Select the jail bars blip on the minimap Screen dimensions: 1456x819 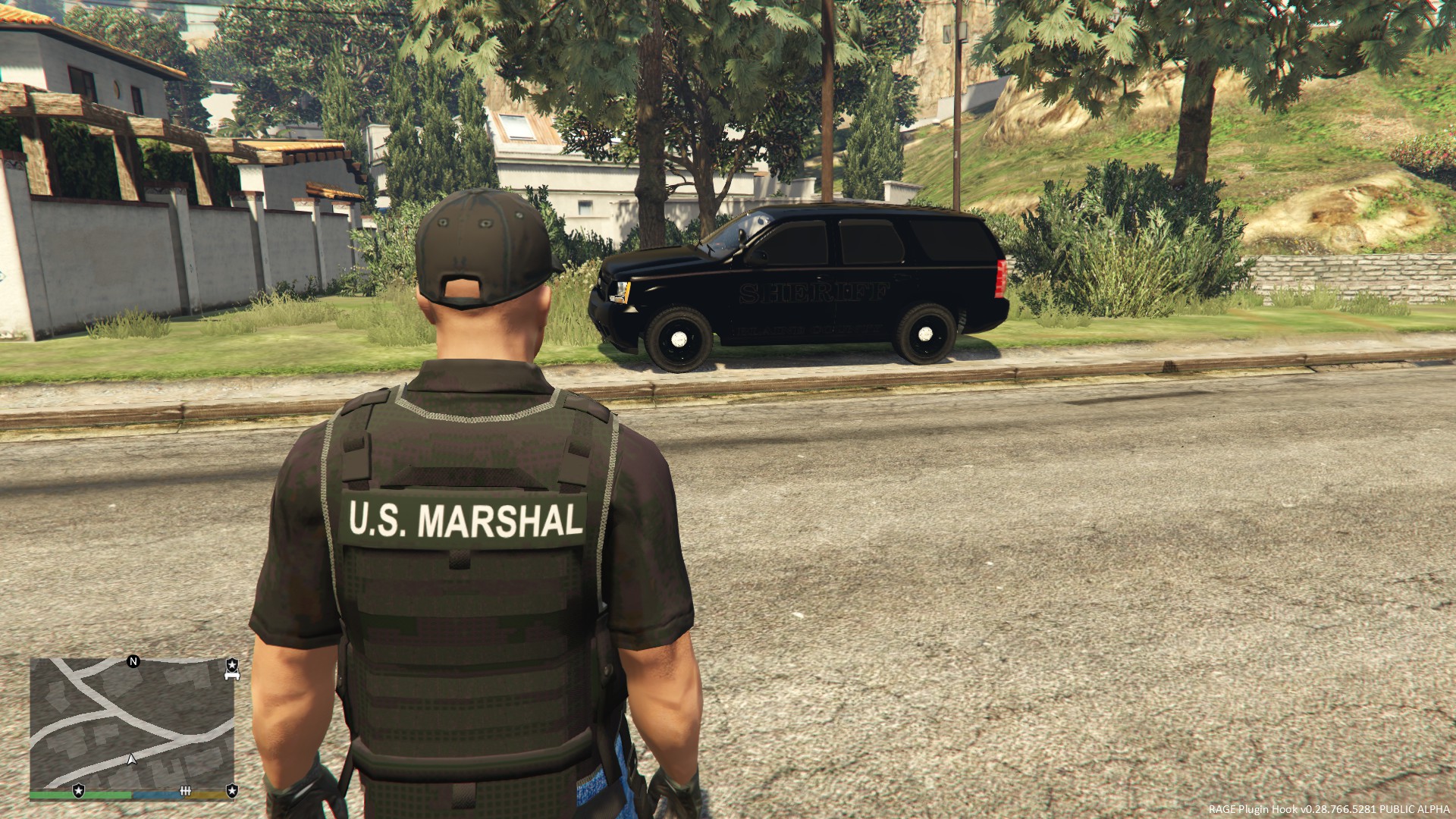click(x=184, y=791)
